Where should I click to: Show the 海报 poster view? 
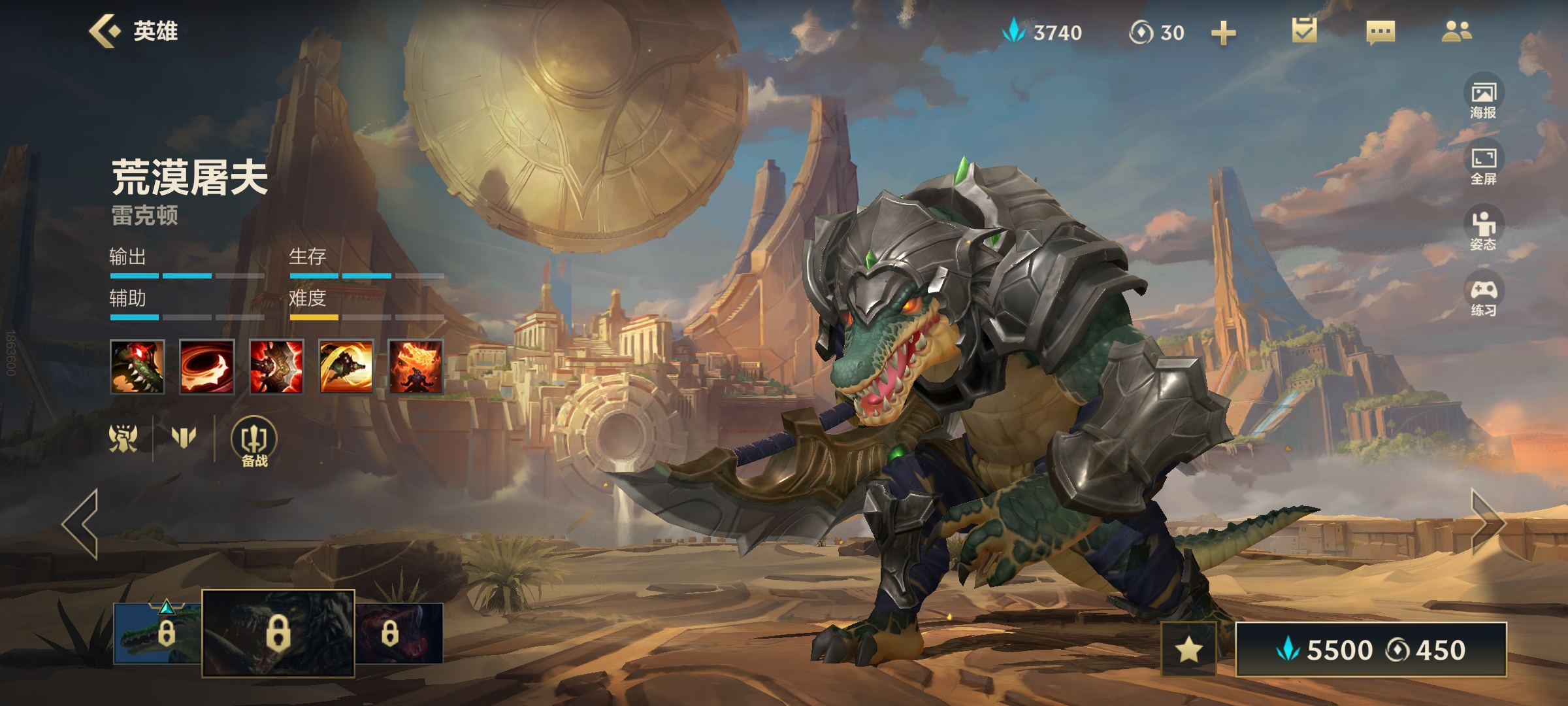[x=1484, y=98]
